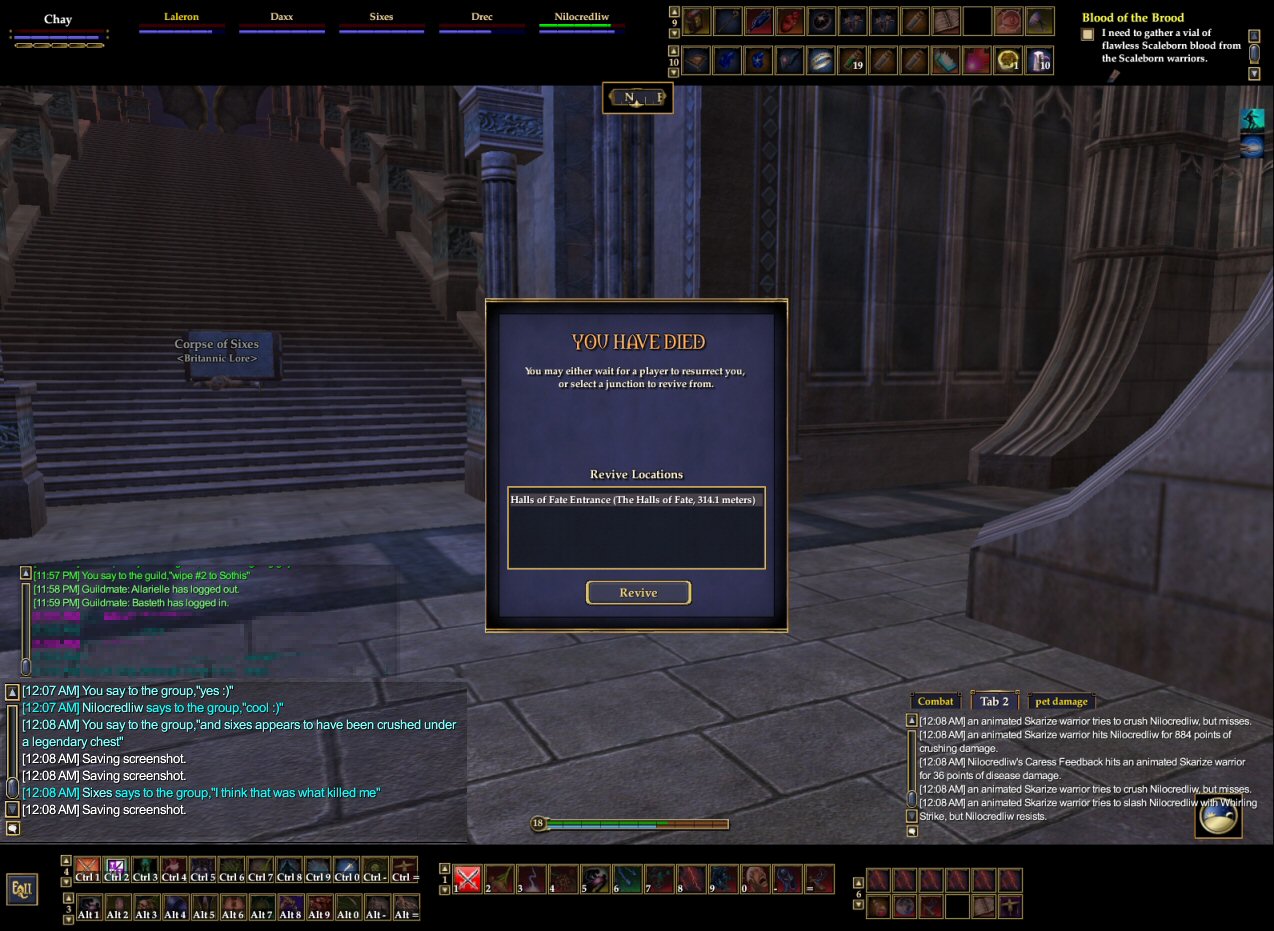This screenshot has width=1274, height=931.
Task: Open the pet damage tab
Action: point(1061,701)
